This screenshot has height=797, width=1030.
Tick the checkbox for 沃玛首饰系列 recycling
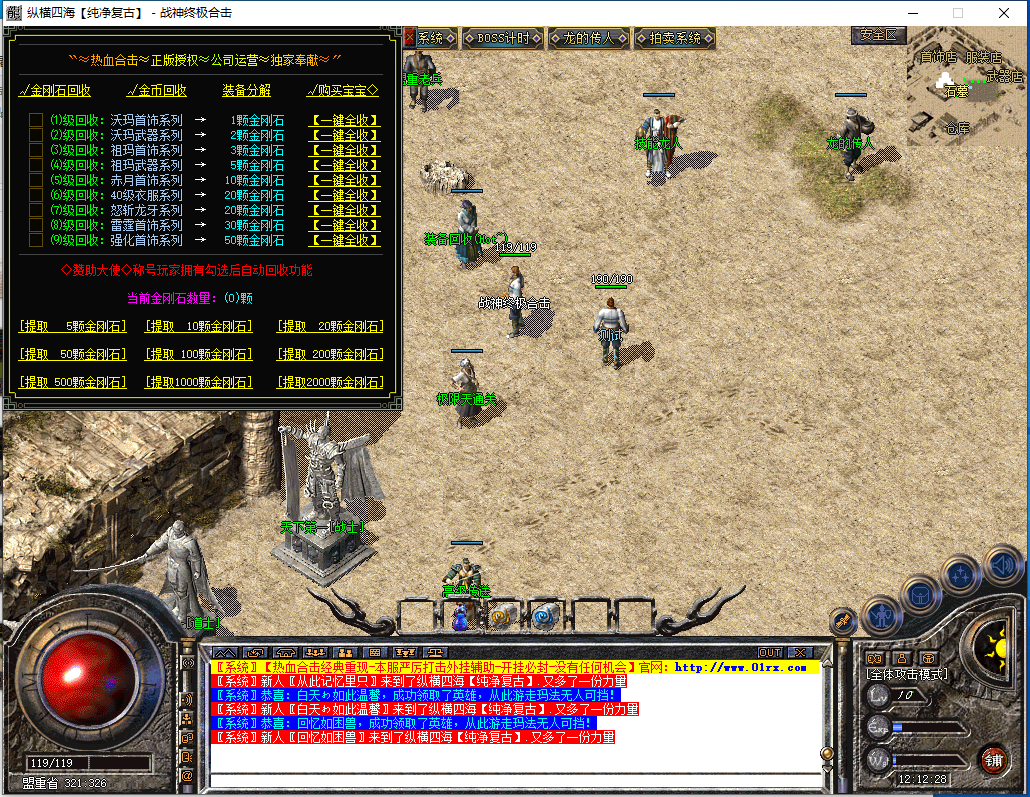click(36, 120)
